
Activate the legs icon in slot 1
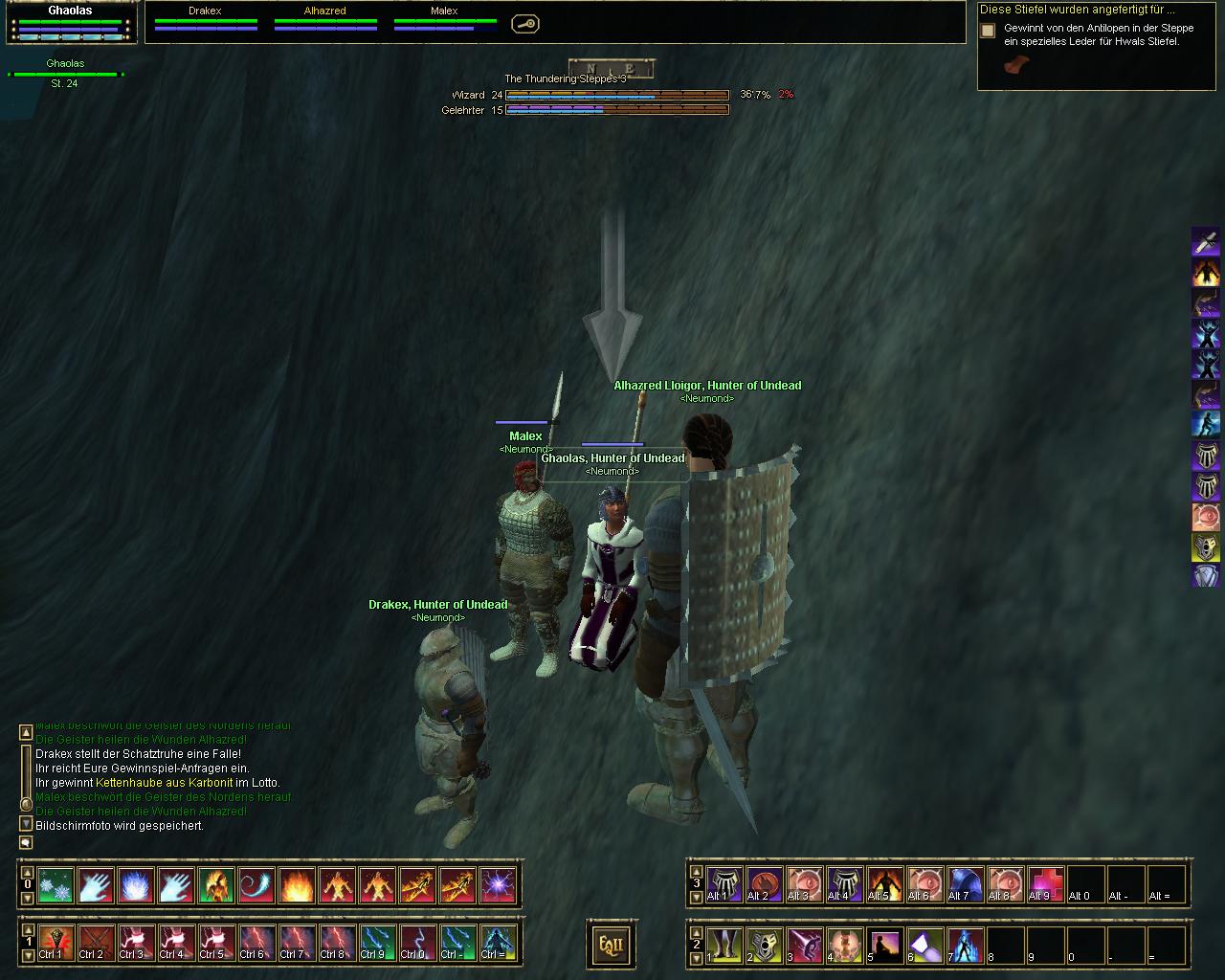tap(724, 946)
